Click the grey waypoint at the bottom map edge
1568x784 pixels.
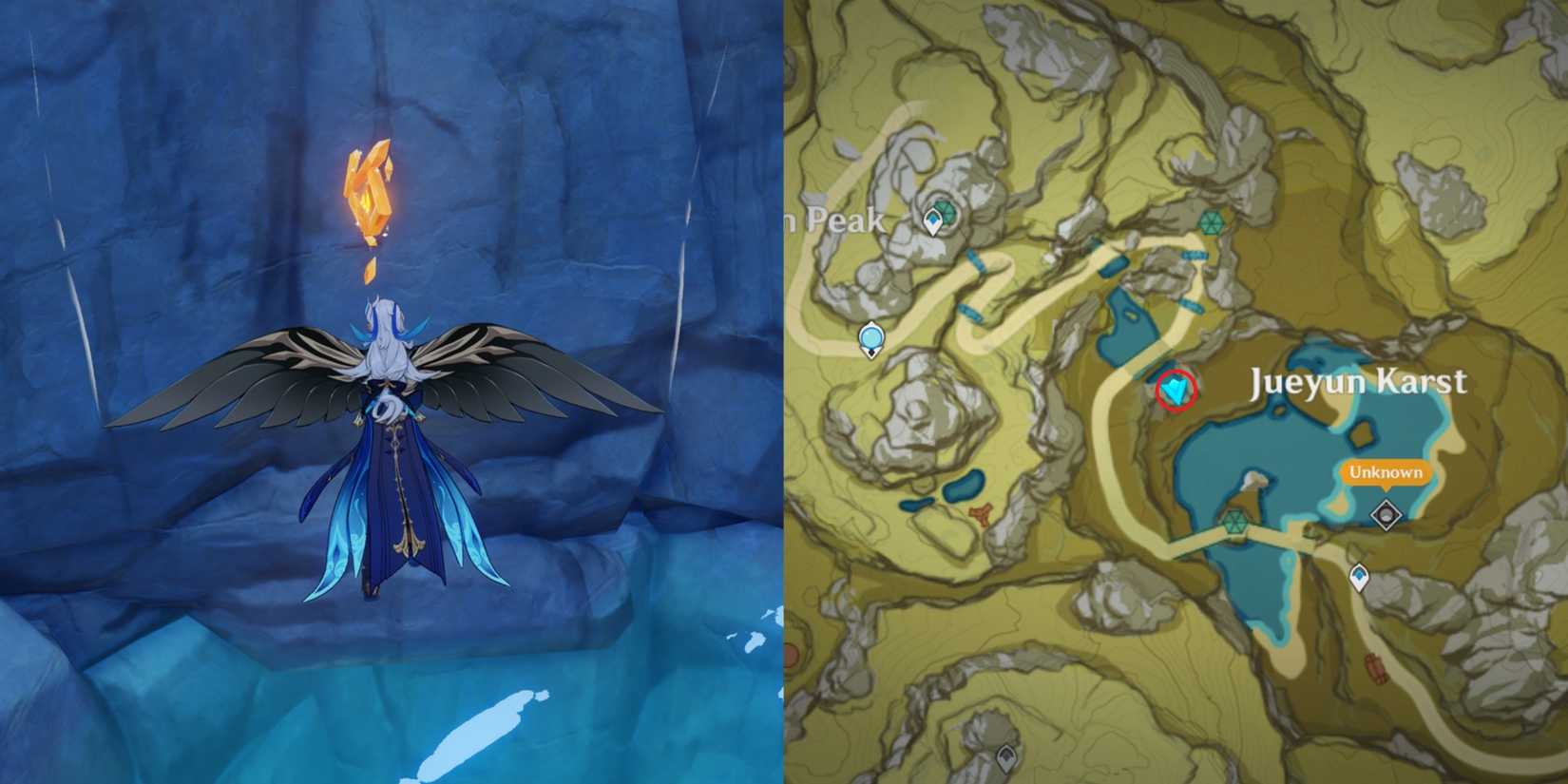click(1004, 760)
